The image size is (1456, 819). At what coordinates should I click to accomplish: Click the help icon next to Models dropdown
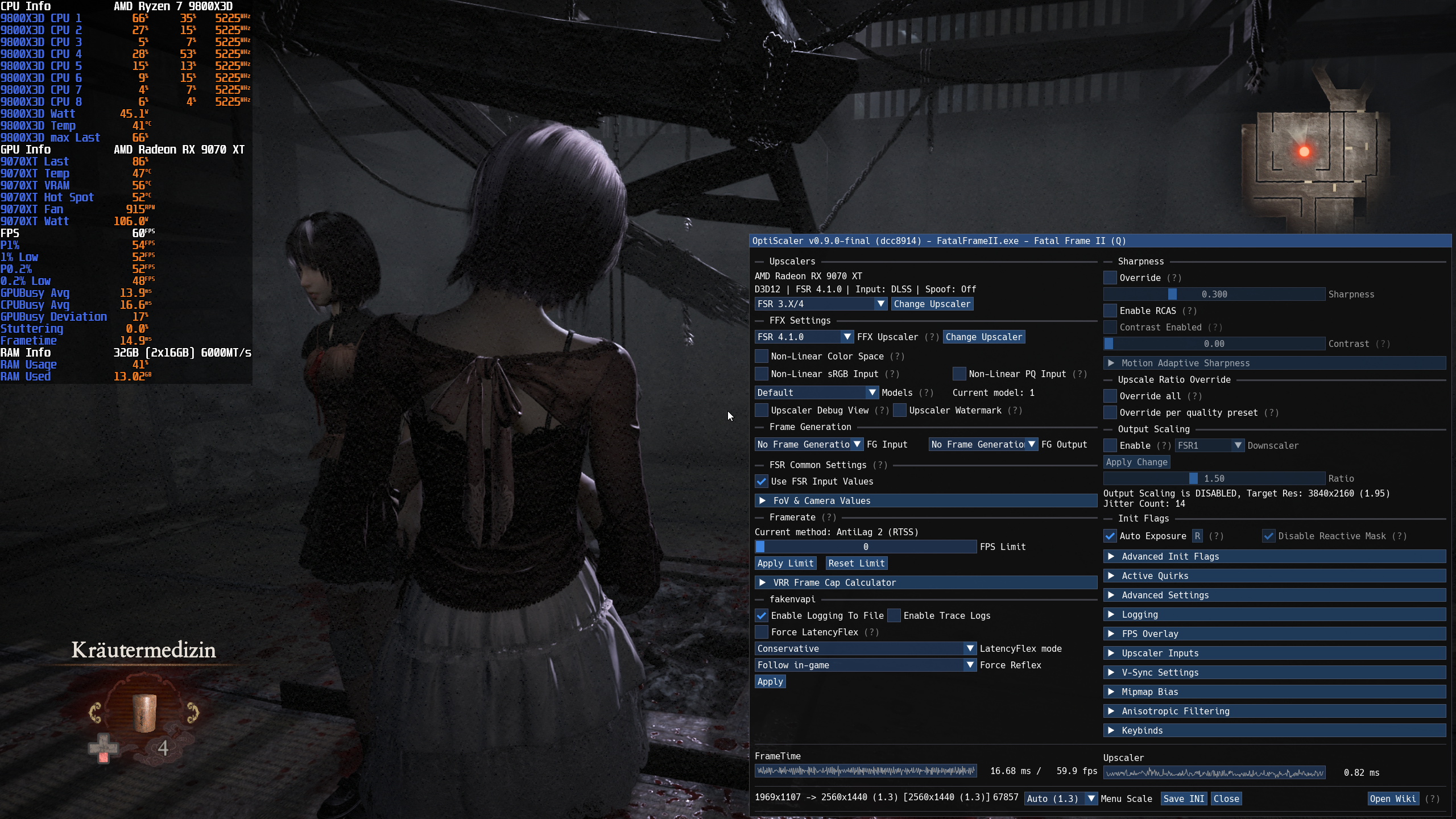click(x=926, y=392)
